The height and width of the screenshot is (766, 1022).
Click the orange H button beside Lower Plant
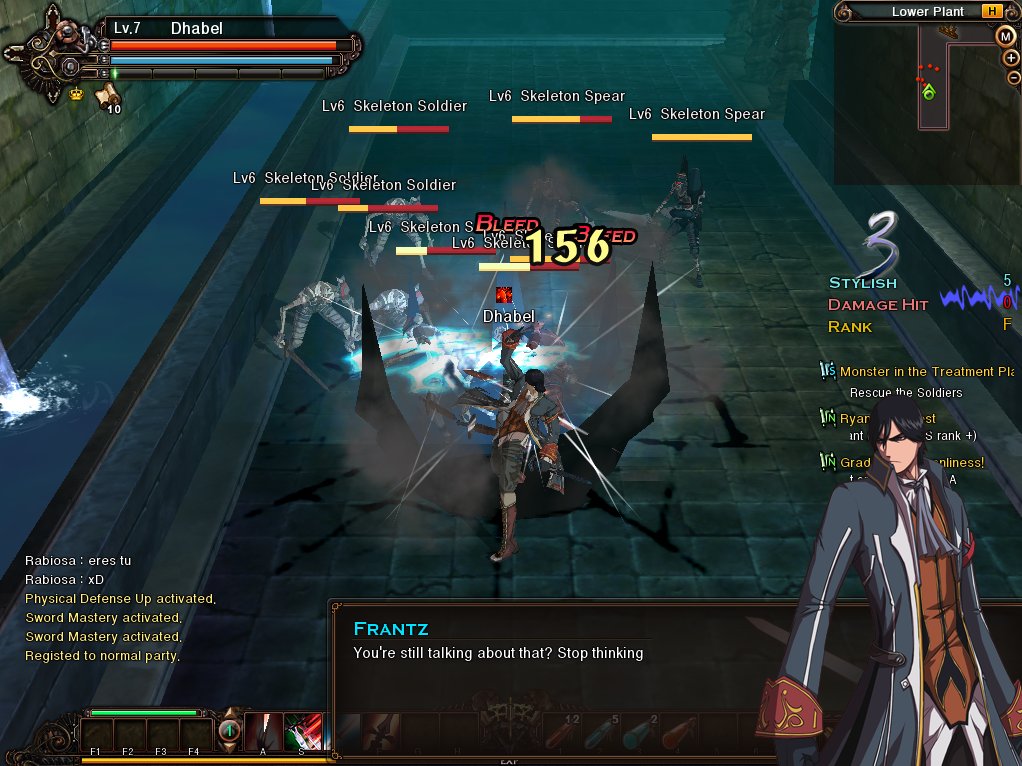point(991,12)
